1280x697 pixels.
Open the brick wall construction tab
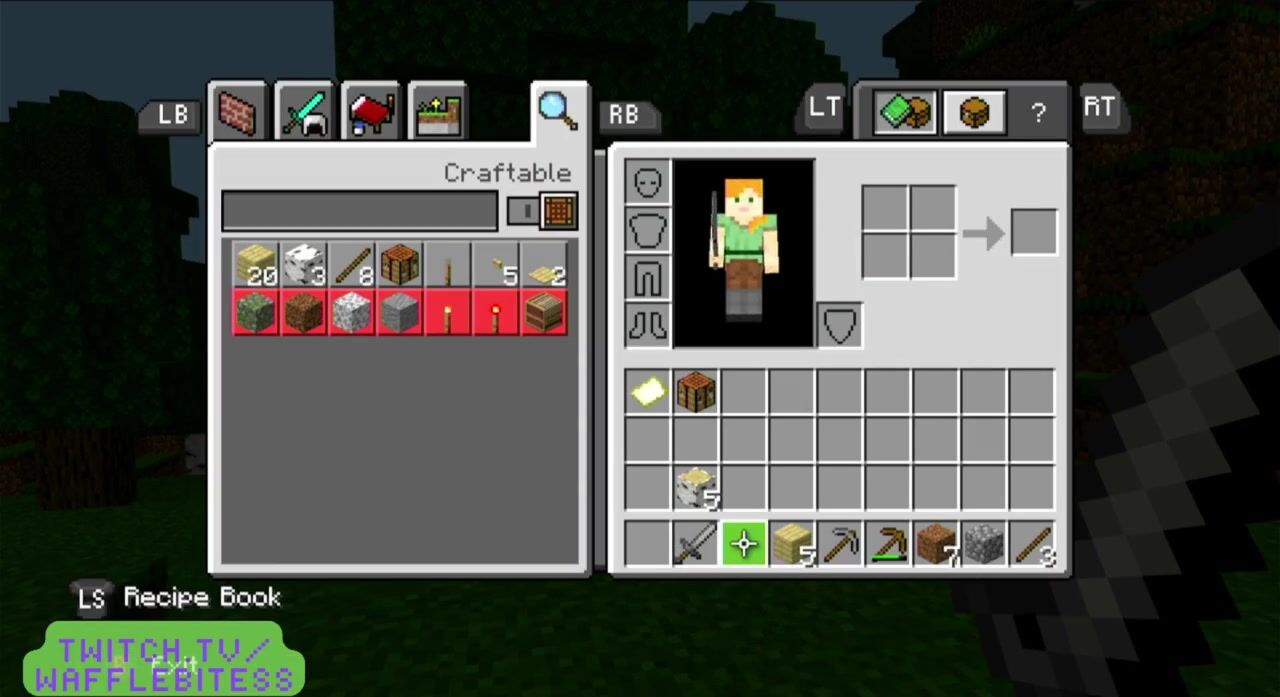pos(238,112)
